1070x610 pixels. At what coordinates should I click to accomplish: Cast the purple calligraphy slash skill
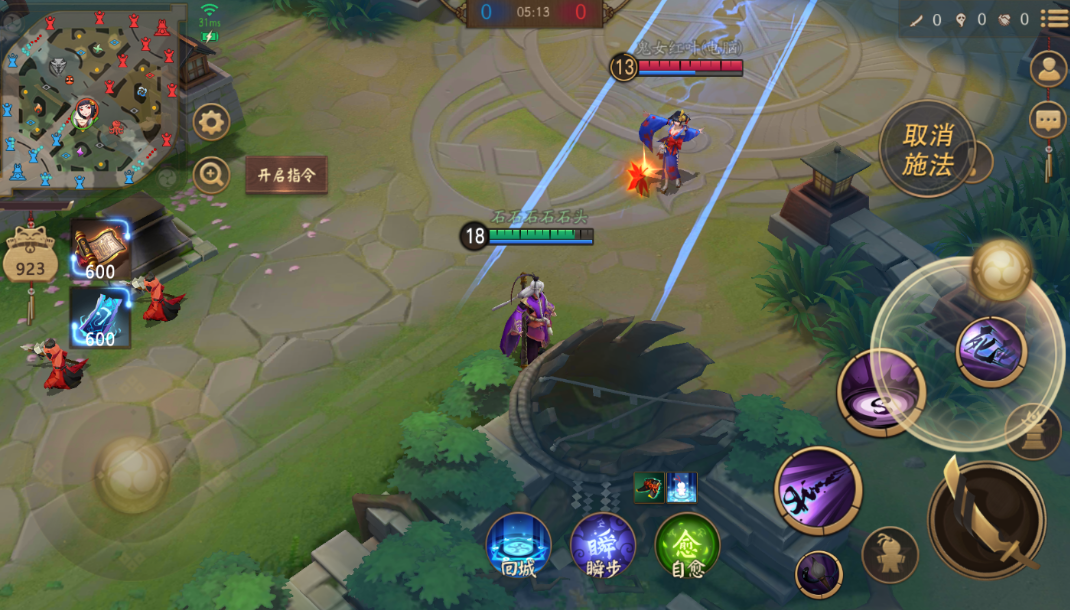[x=818, y=490]
